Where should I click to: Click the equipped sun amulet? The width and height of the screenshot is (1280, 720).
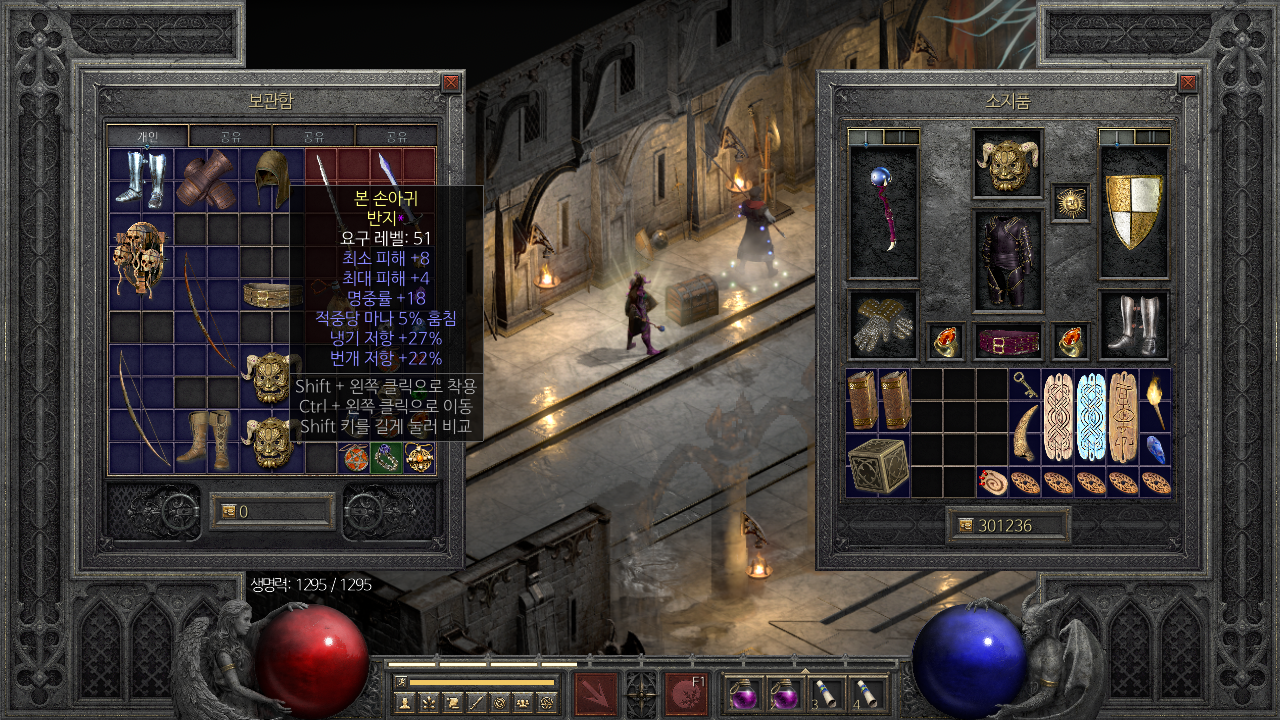pyautogui.click(x=1071, y=203)
